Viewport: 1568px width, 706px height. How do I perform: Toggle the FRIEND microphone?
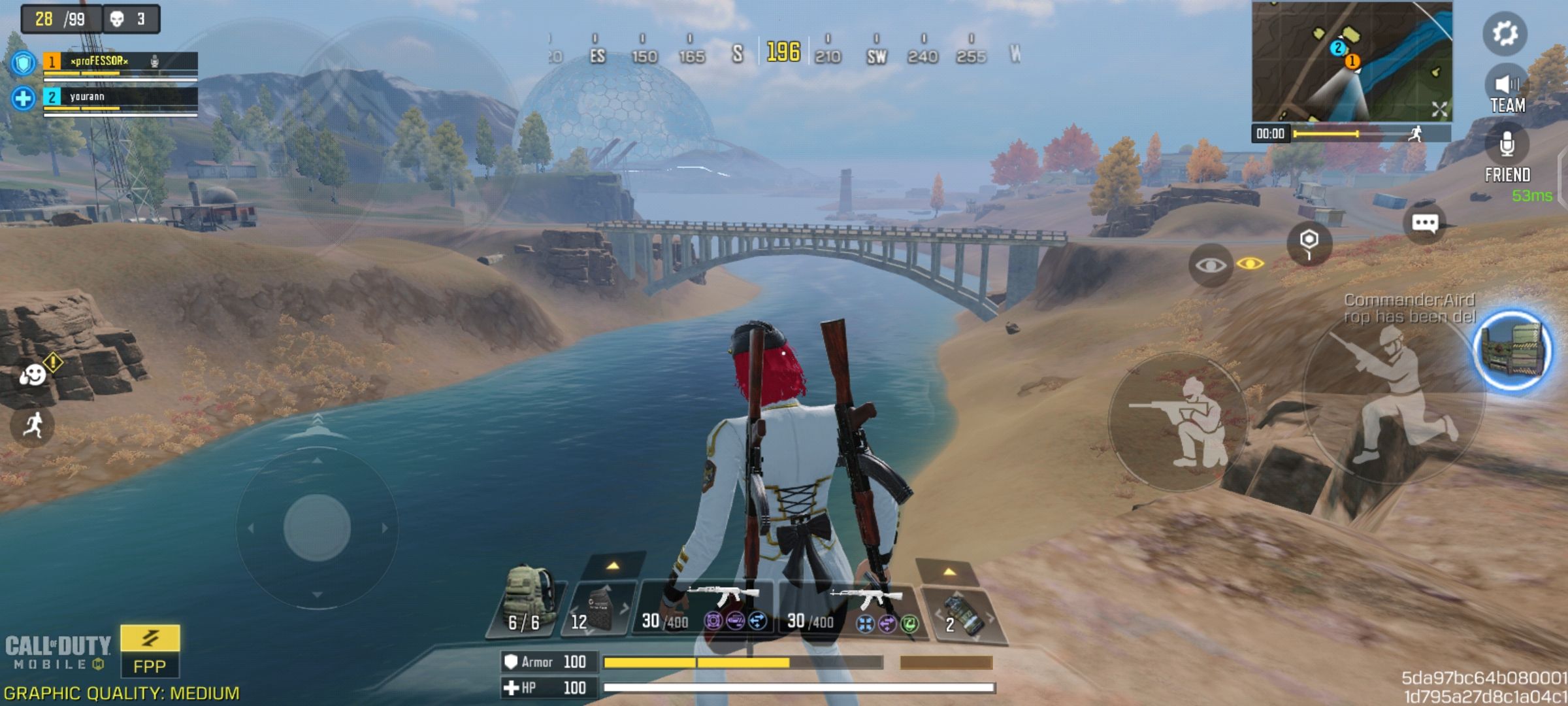[x=1507, y=146]
